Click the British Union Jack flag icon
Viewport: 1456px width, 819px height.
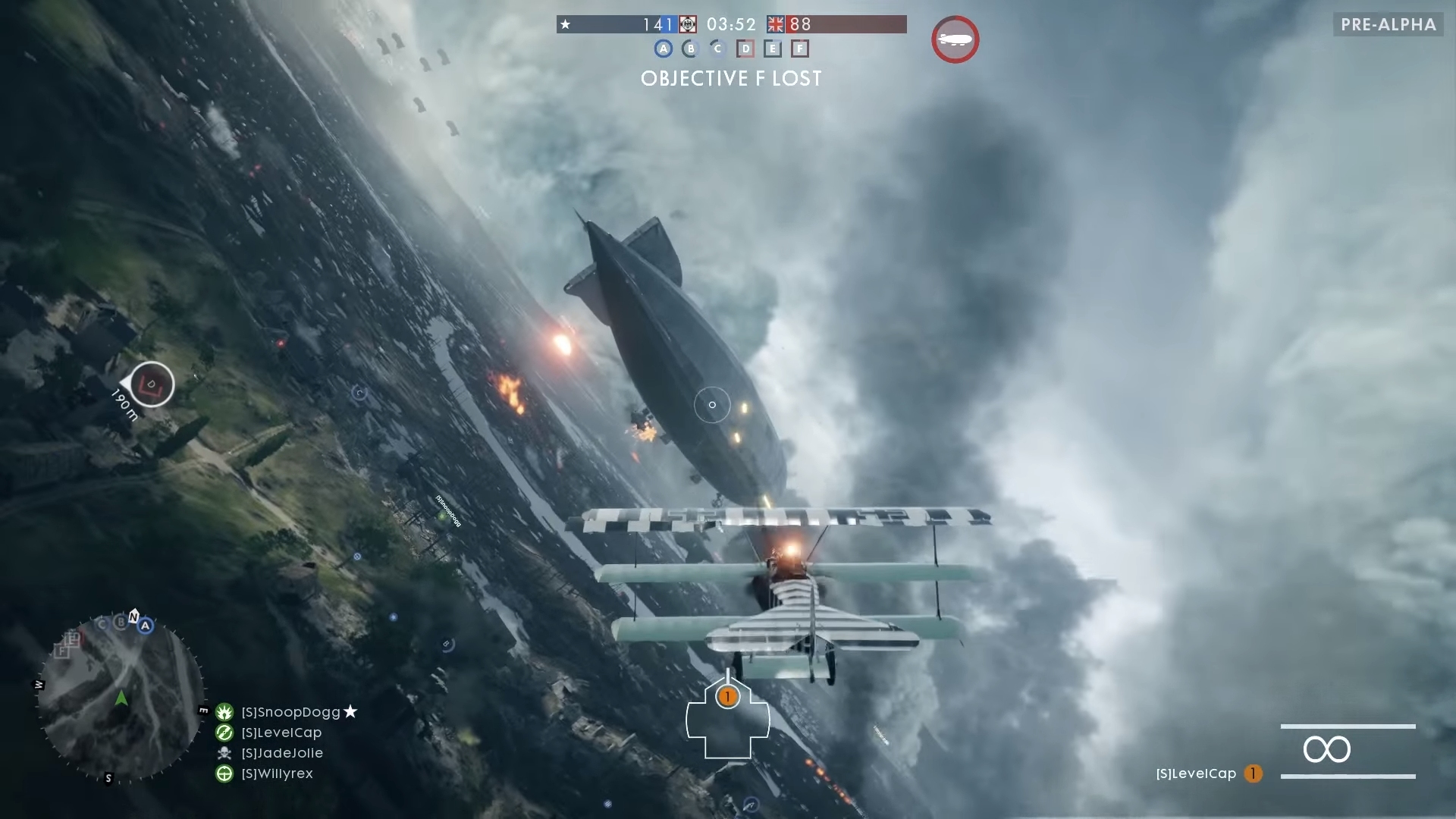(774, 24)
